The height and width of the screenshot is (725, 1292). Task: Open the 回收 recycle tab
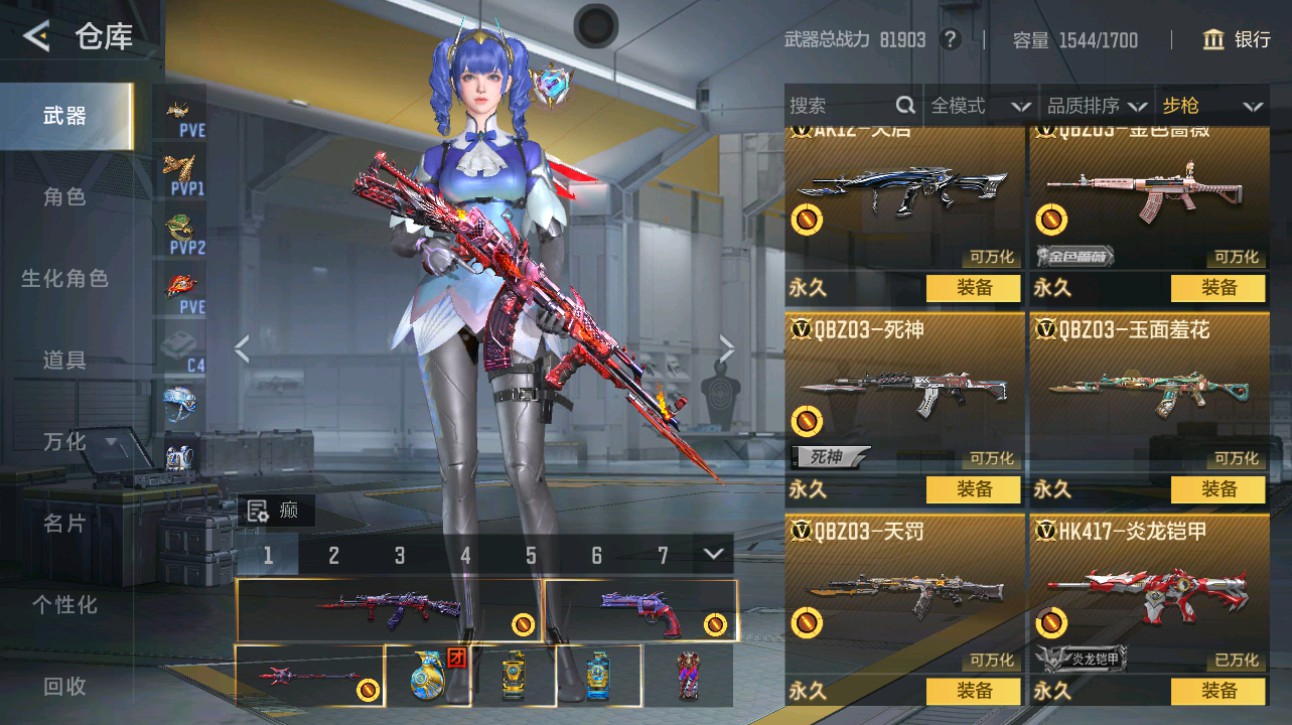point(65,686)
